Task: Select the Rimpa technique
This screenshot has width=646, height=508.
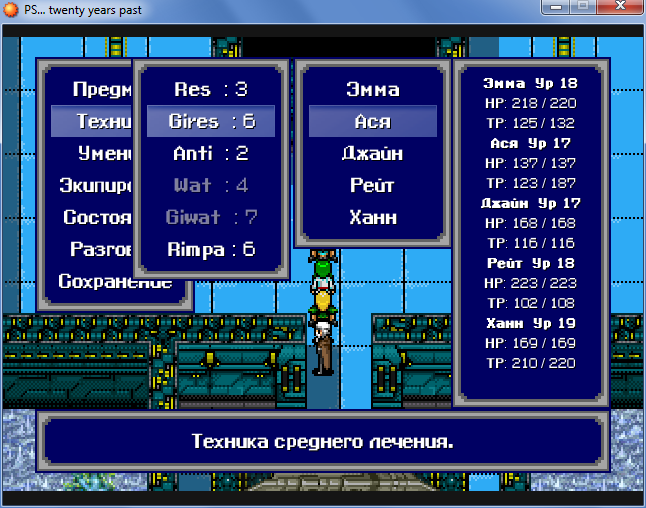Action: pos(211,249)
